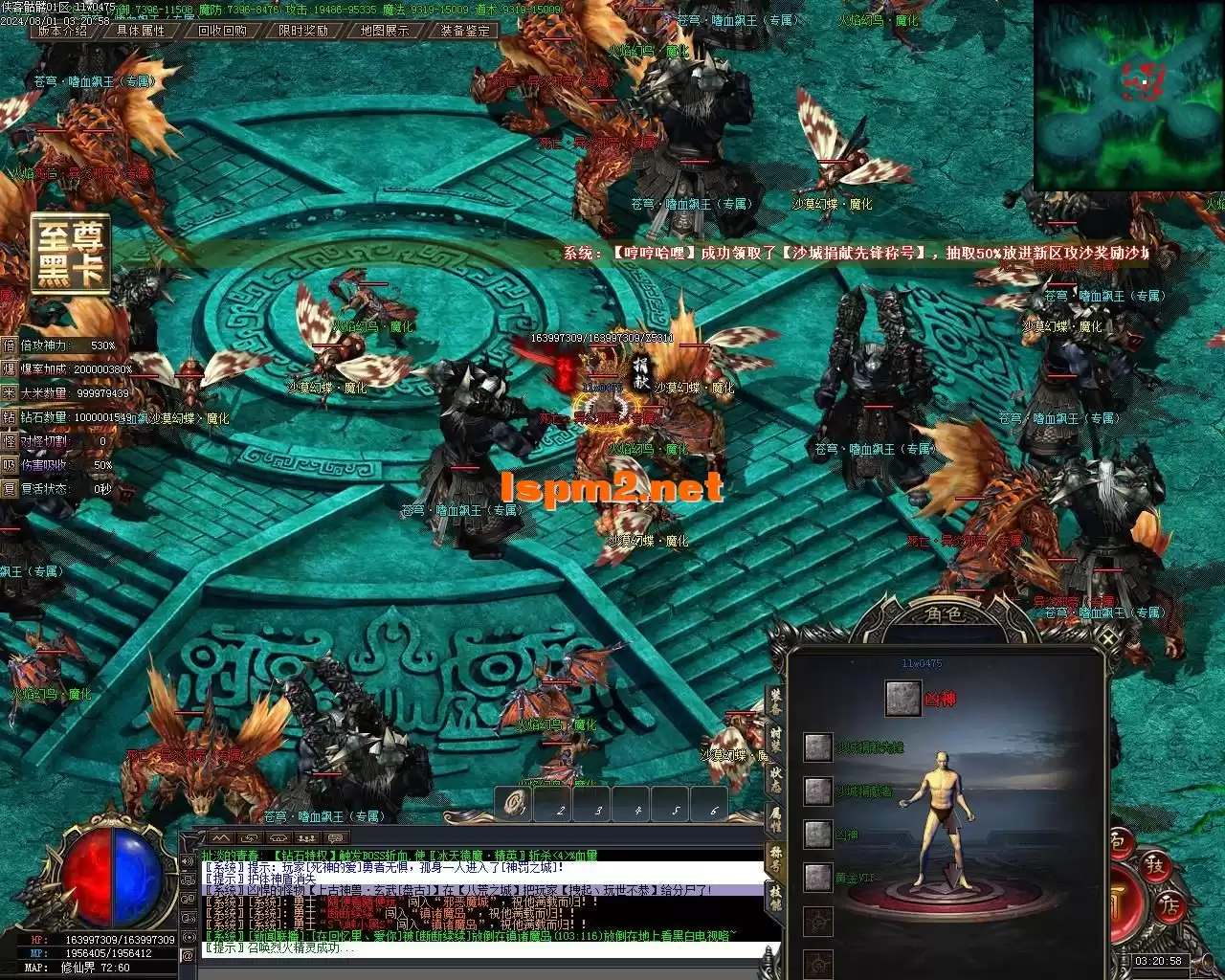Open the 技 skills round button

pos(1154,866)
